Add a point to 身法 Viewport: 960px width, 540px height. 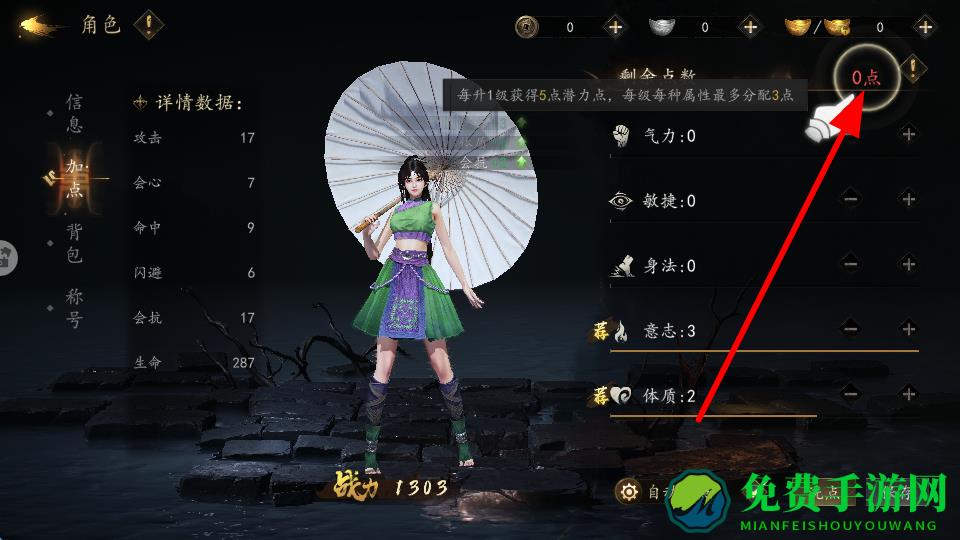pos(908,264)
